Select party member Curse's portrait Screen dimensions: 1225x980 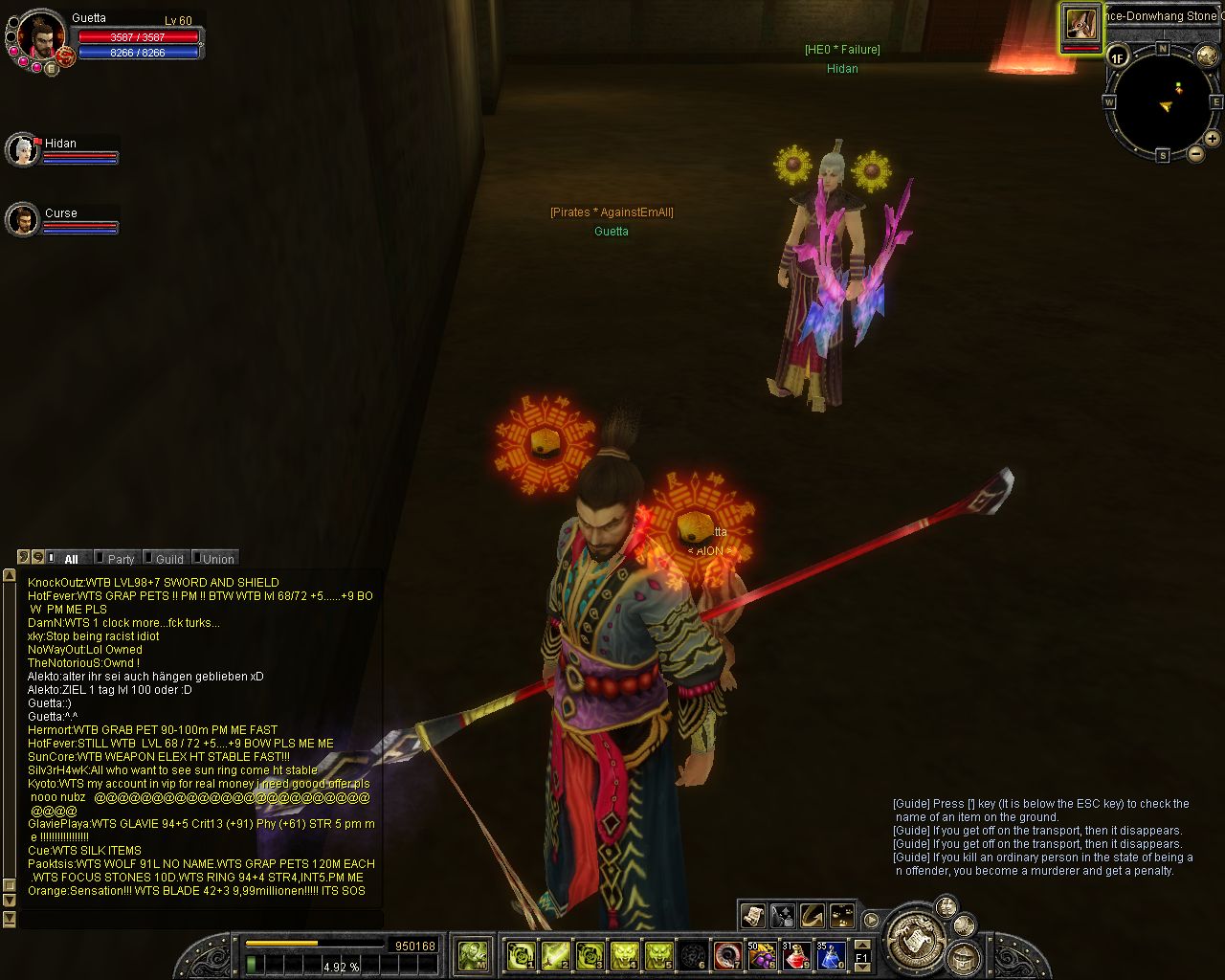pos(21,220)
